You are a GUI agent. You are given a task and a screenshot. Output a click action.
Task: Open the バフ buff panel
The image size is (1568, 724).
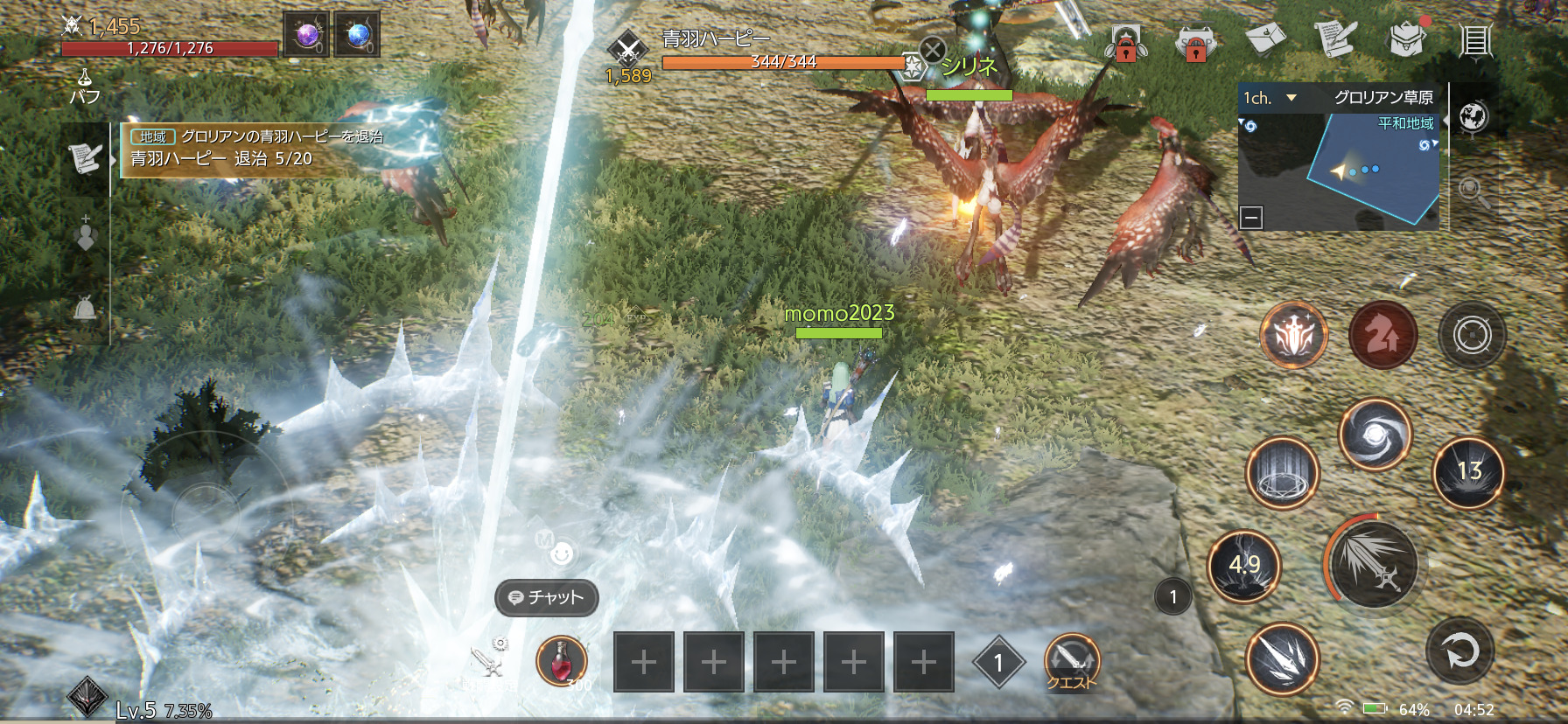(x=85, y=87)
